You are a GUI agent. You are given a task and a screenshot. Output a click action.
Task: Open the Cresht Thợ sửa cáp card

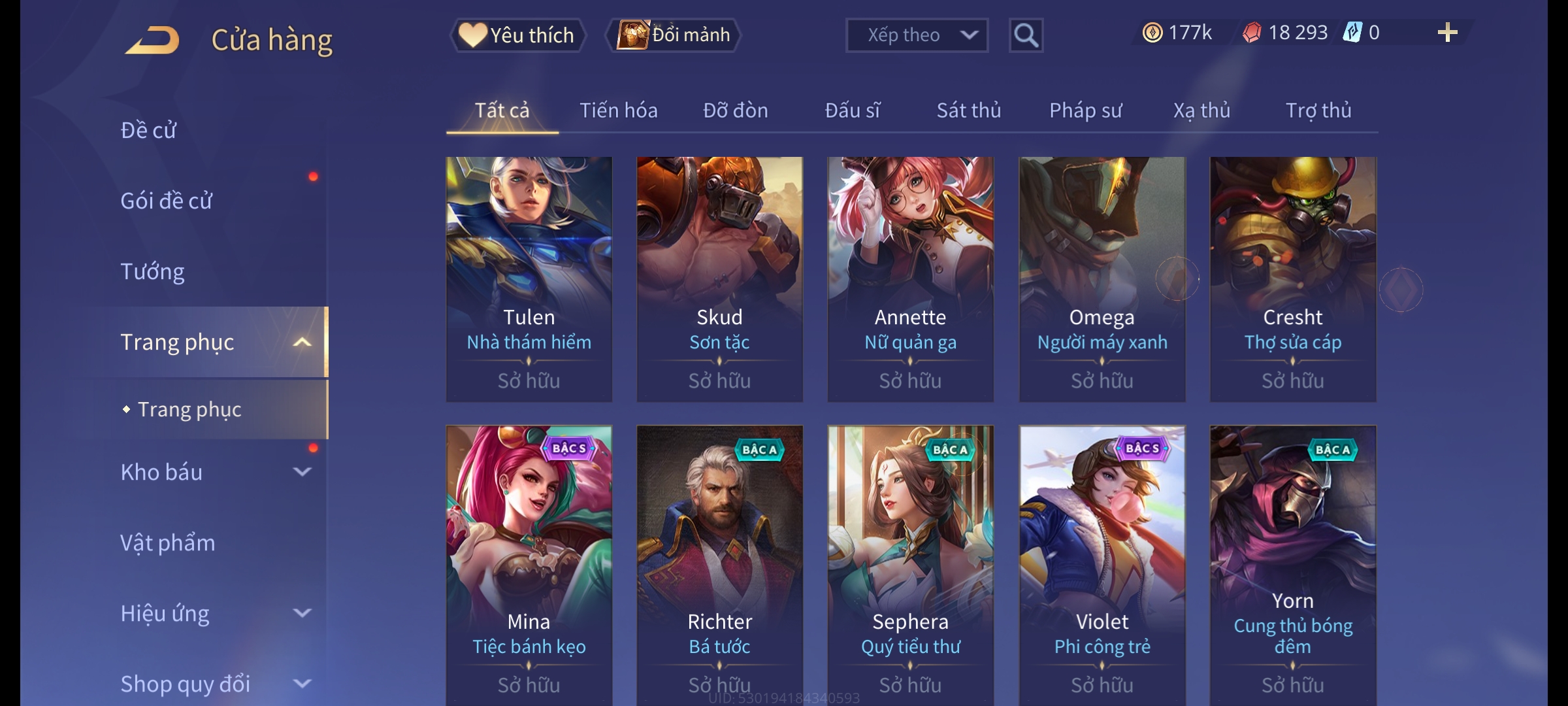pos(1292,278)
